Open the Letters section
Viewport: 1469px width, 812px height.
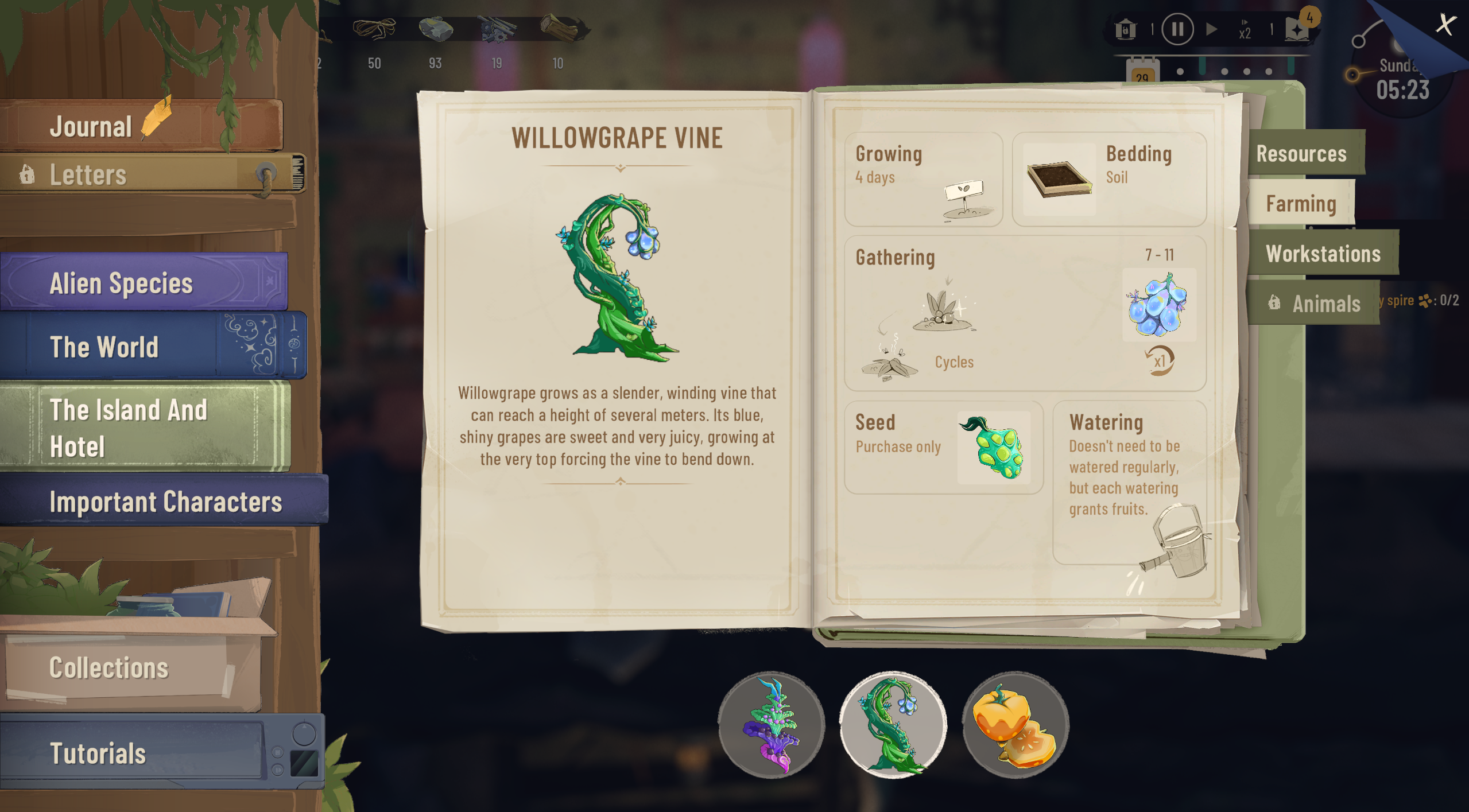[89, 175]
